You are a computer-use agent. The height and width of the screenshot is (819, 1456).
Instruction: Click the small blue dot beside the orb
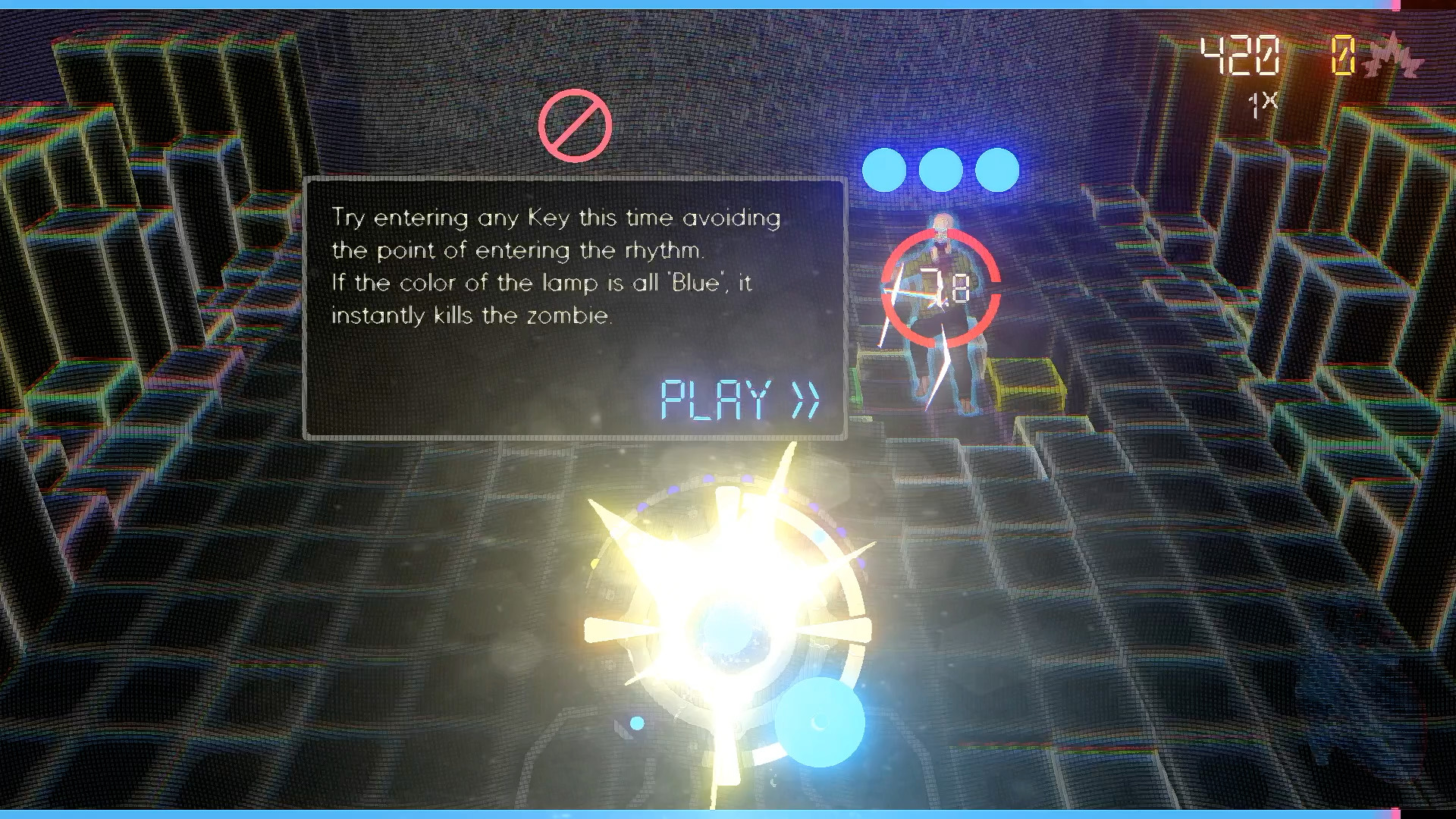point(635,724)
